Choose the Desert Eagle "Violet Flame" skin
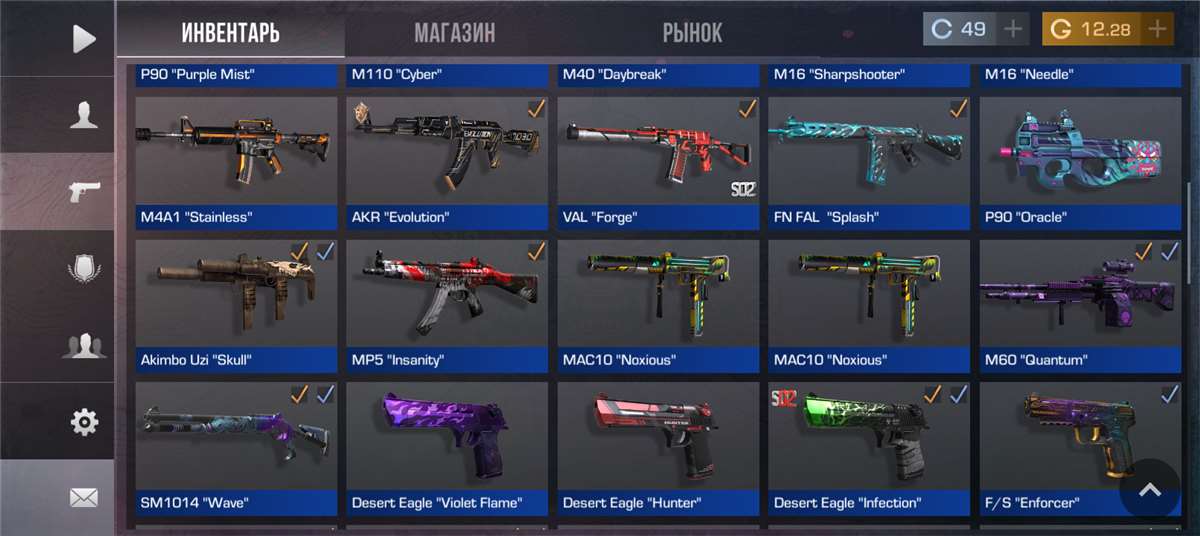The height and width of the screenshot is (536, 1200). pos(447,448)
